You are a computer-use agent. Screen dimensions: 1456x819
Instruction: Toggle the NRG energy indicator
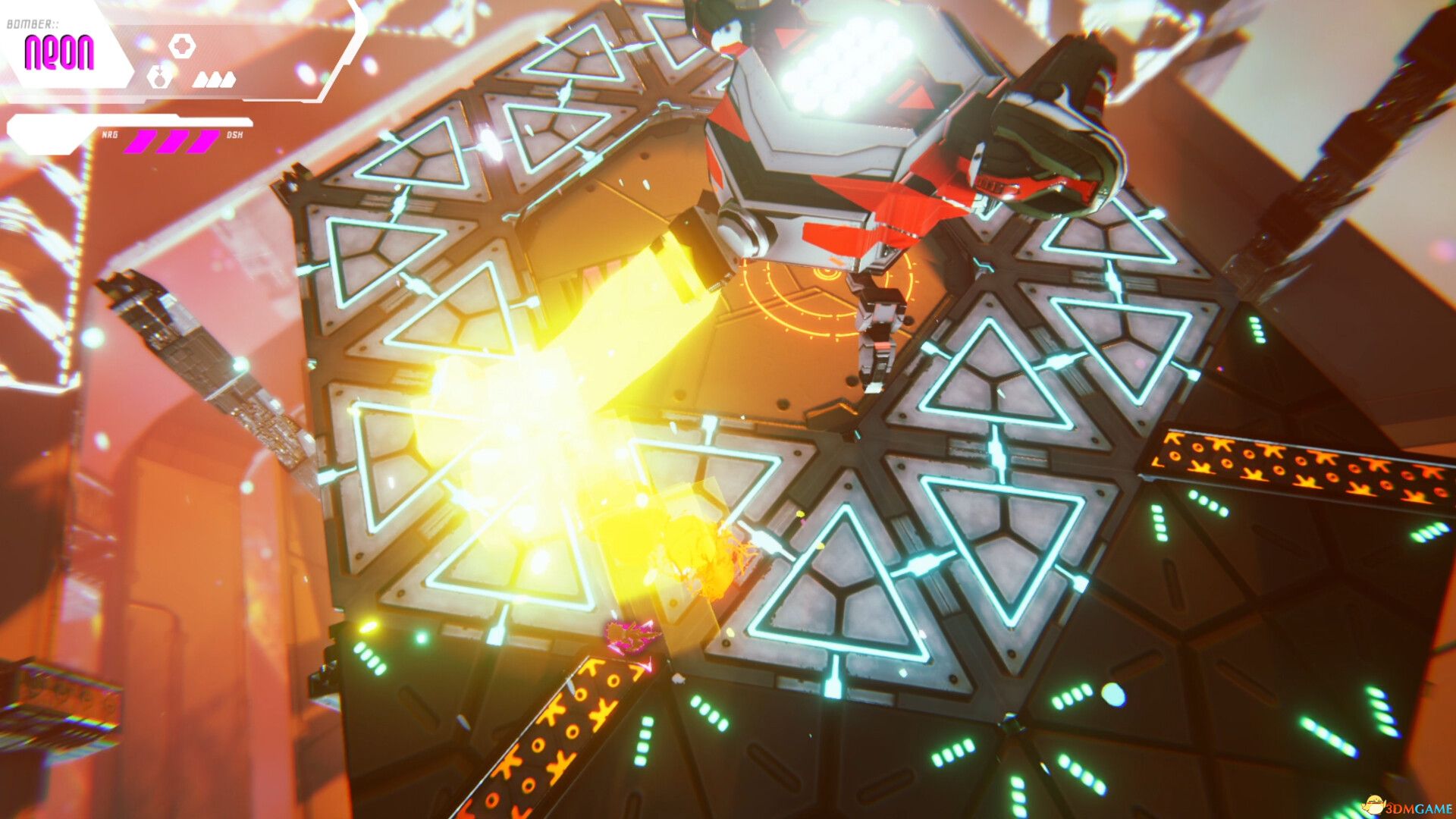click(x=110, y=135)
